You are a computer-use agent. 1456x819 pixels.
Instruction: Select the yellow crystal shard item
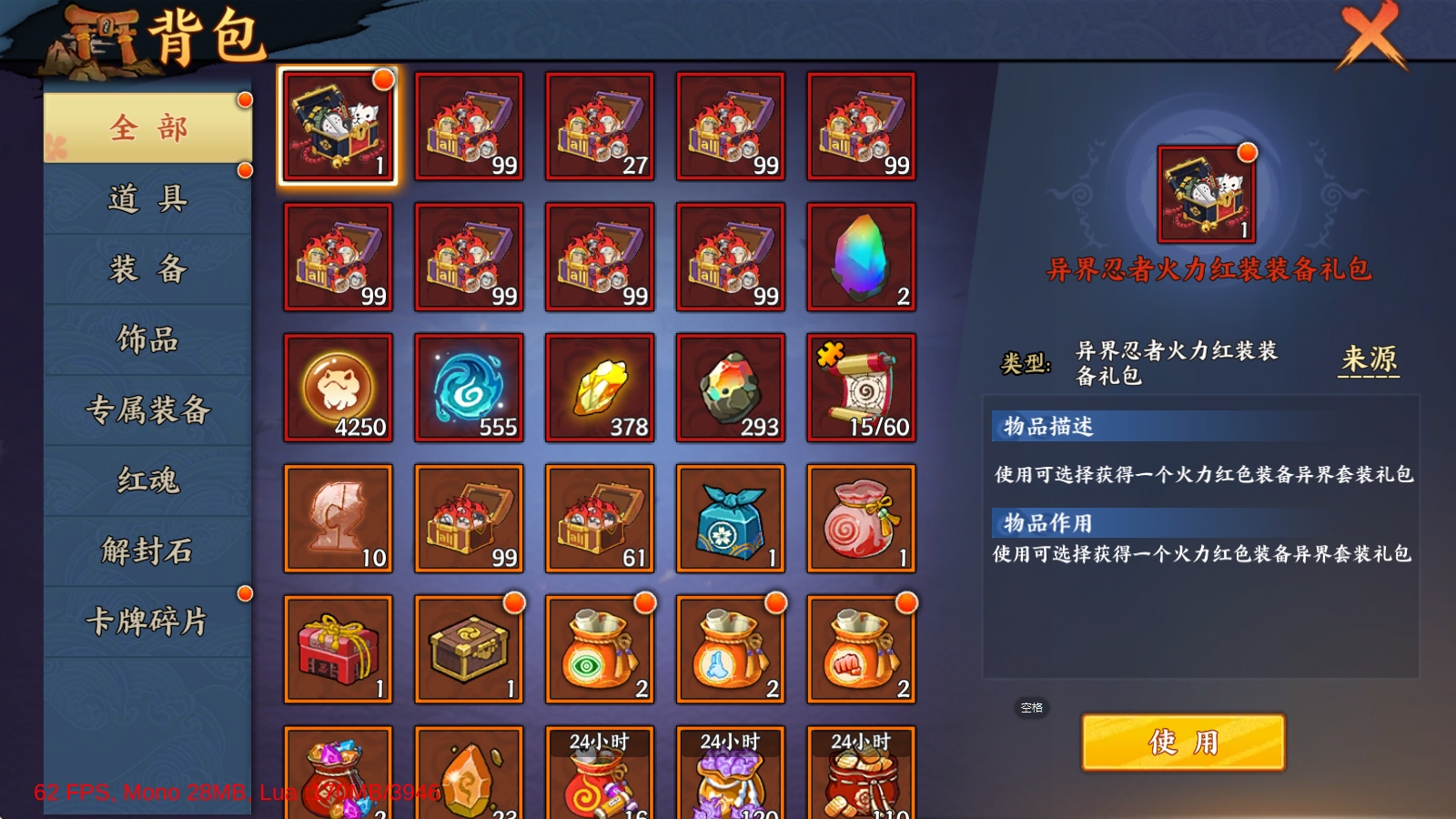coord(600,386)
